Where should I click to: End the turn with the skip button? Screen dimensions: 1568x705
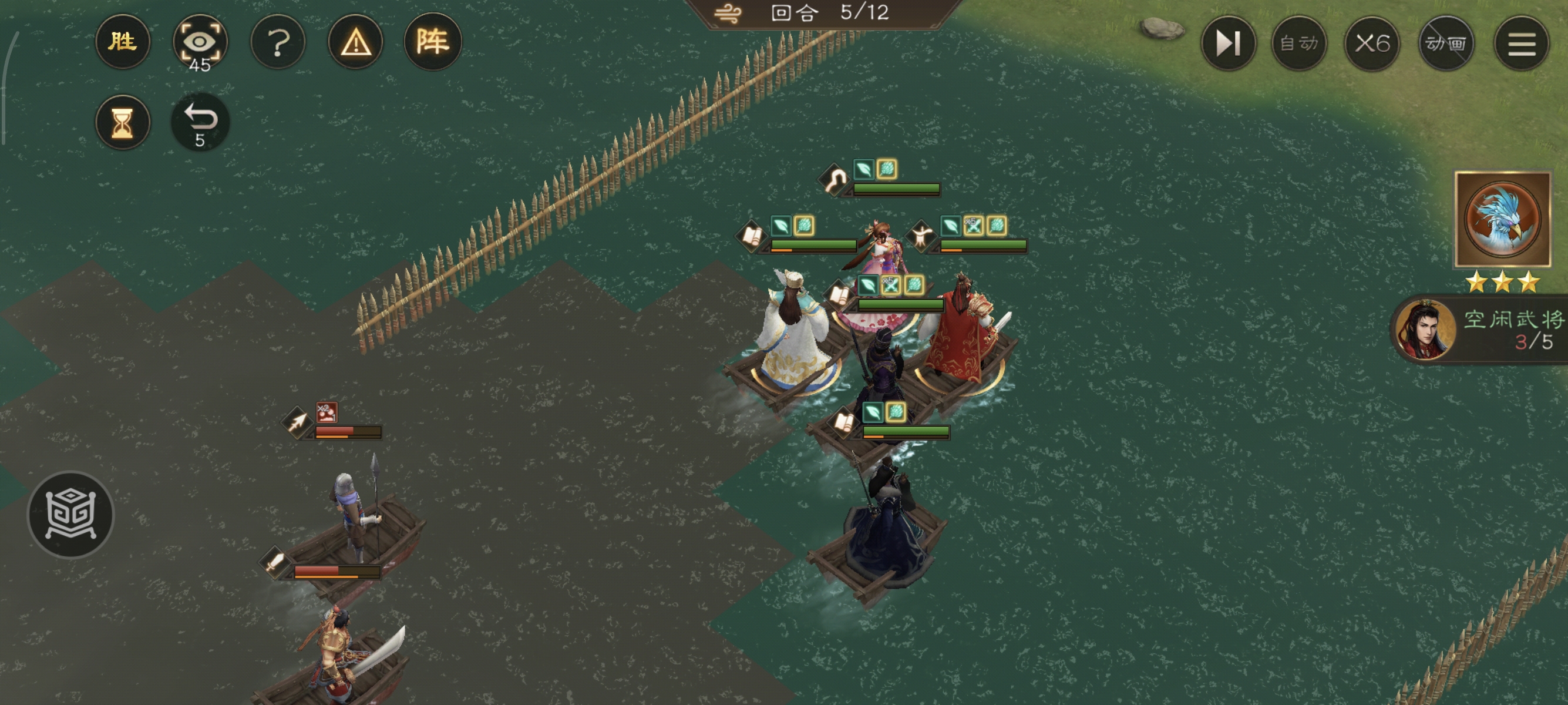coord(1228,43)
